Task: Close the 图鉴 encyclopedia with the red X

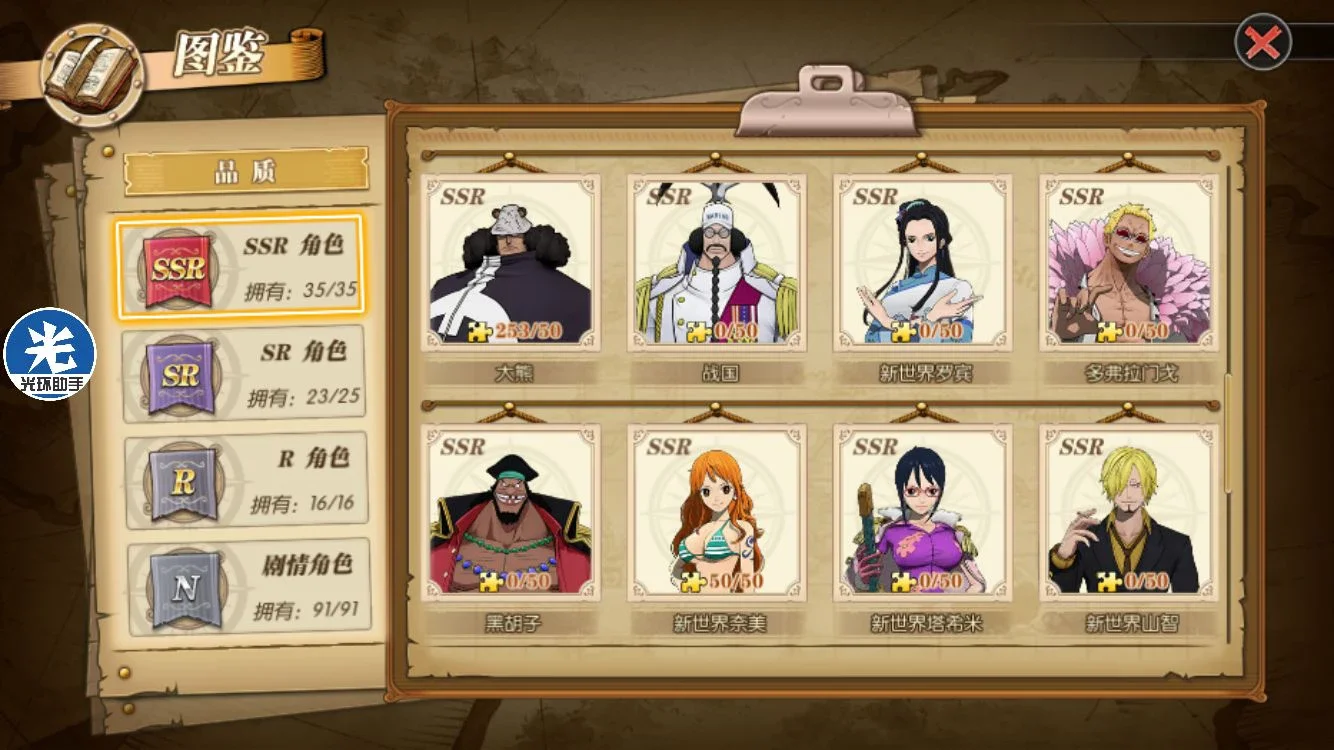Action: point(1263,42)
